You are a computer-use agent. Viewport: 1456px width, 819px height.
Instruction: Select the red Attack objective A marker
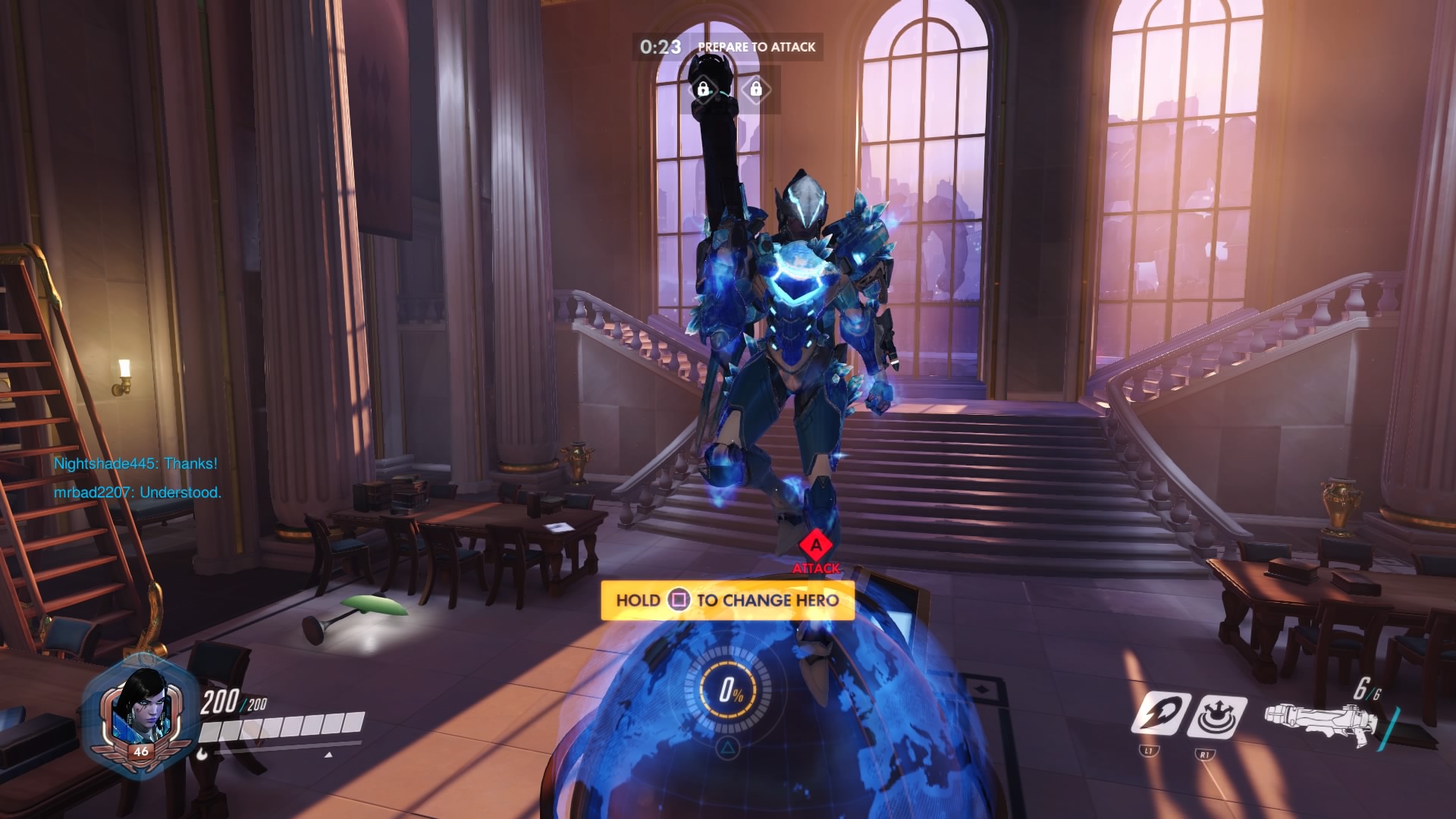coord(816,544)
